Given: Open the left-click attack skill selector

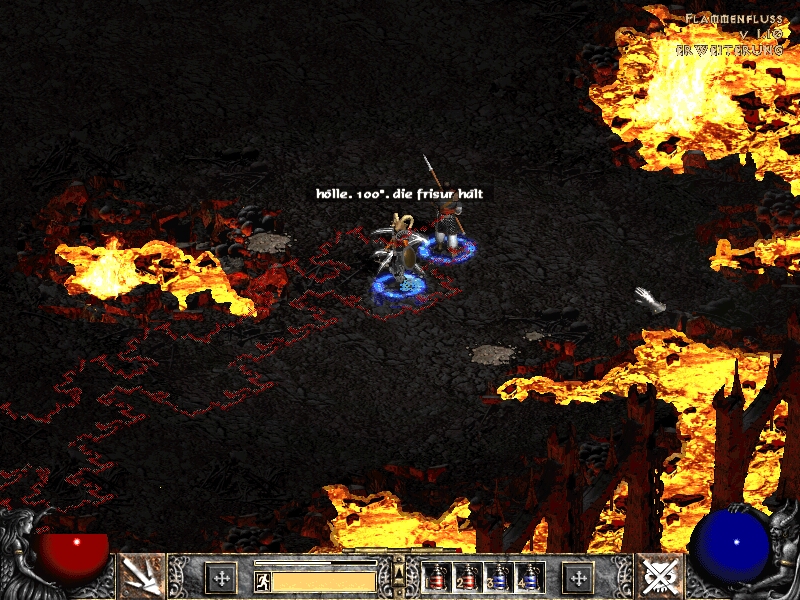Looking at the screenshot, I should pos(141,575).
